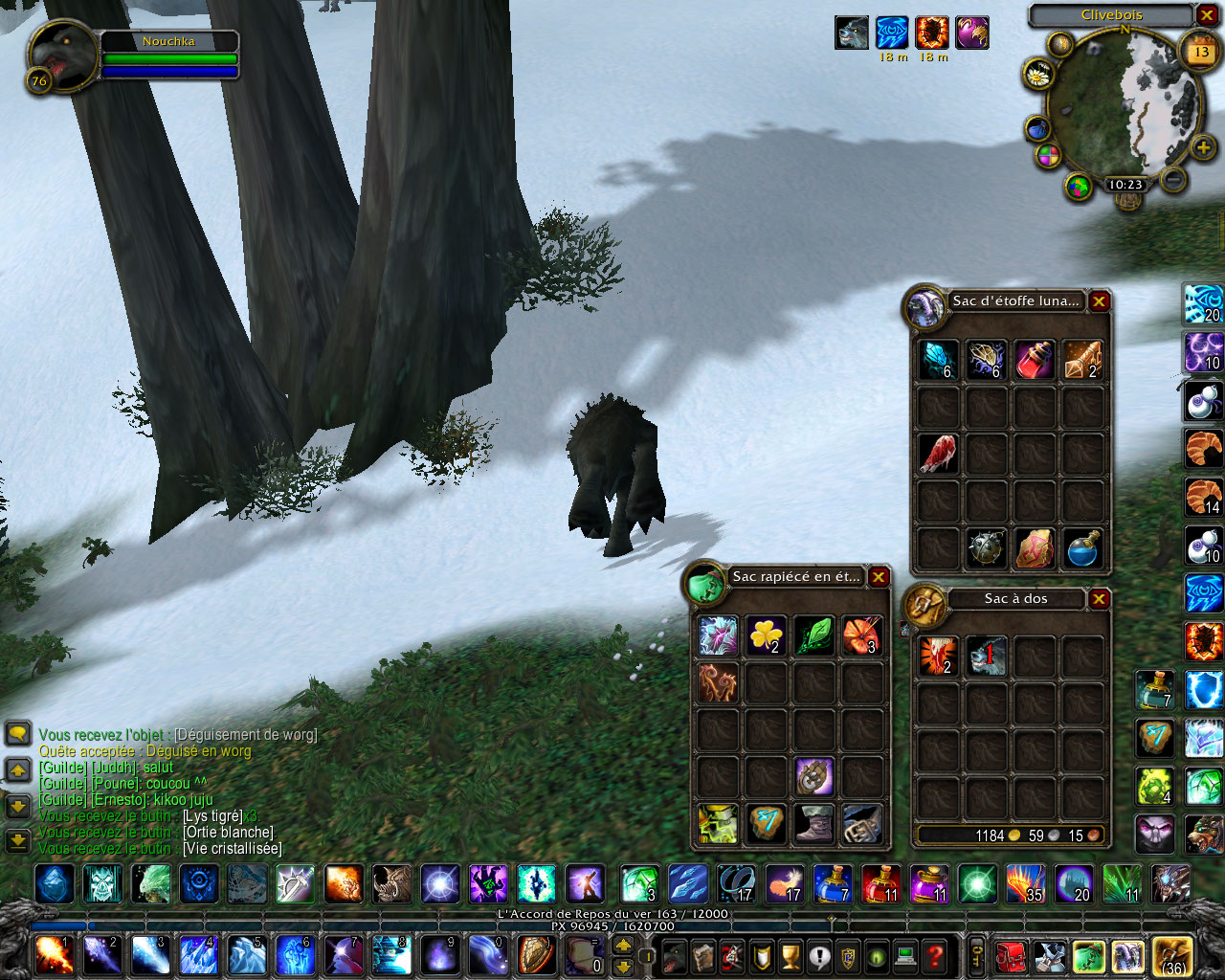
Task: Open the calendar showing day 13
Action: 1201,52
